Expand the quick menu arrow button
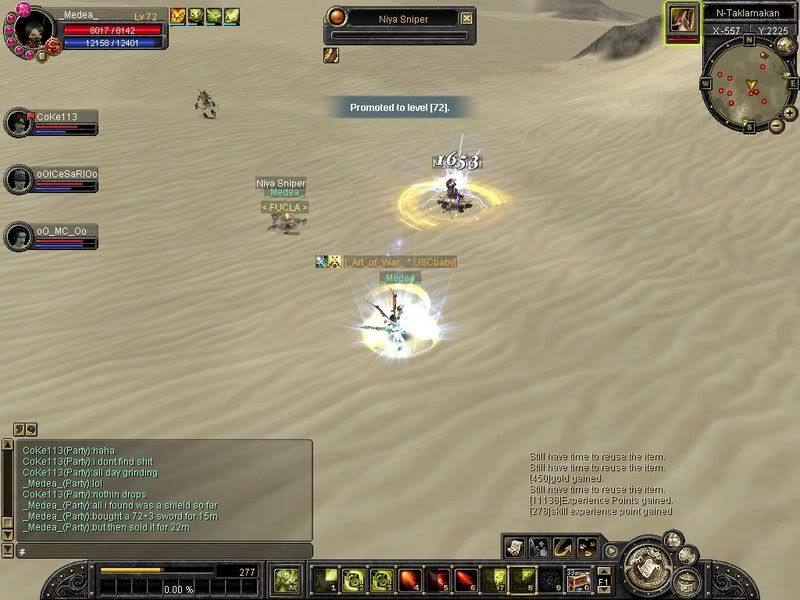Image resolution: width=800 pixels, height=600 pixels. (x=610, y=550)
